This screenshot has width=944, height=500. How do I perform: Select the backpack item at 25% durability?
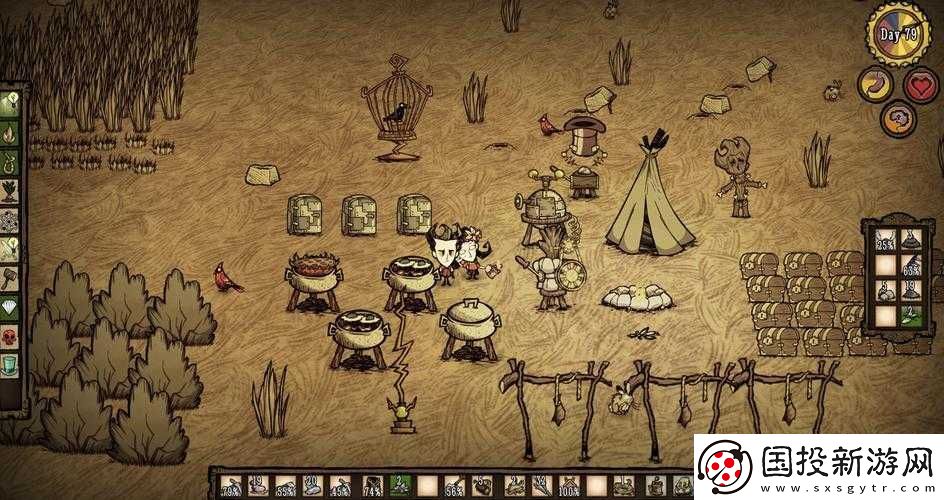884,239
